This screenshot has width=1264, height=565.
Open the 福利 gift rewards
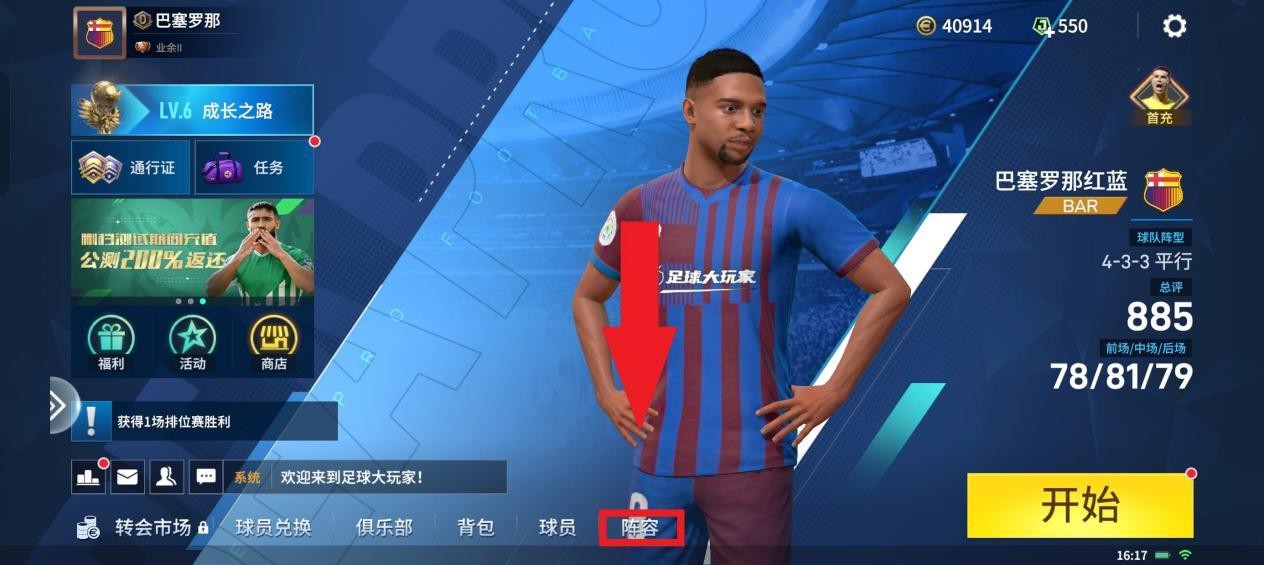pos(111,343)
